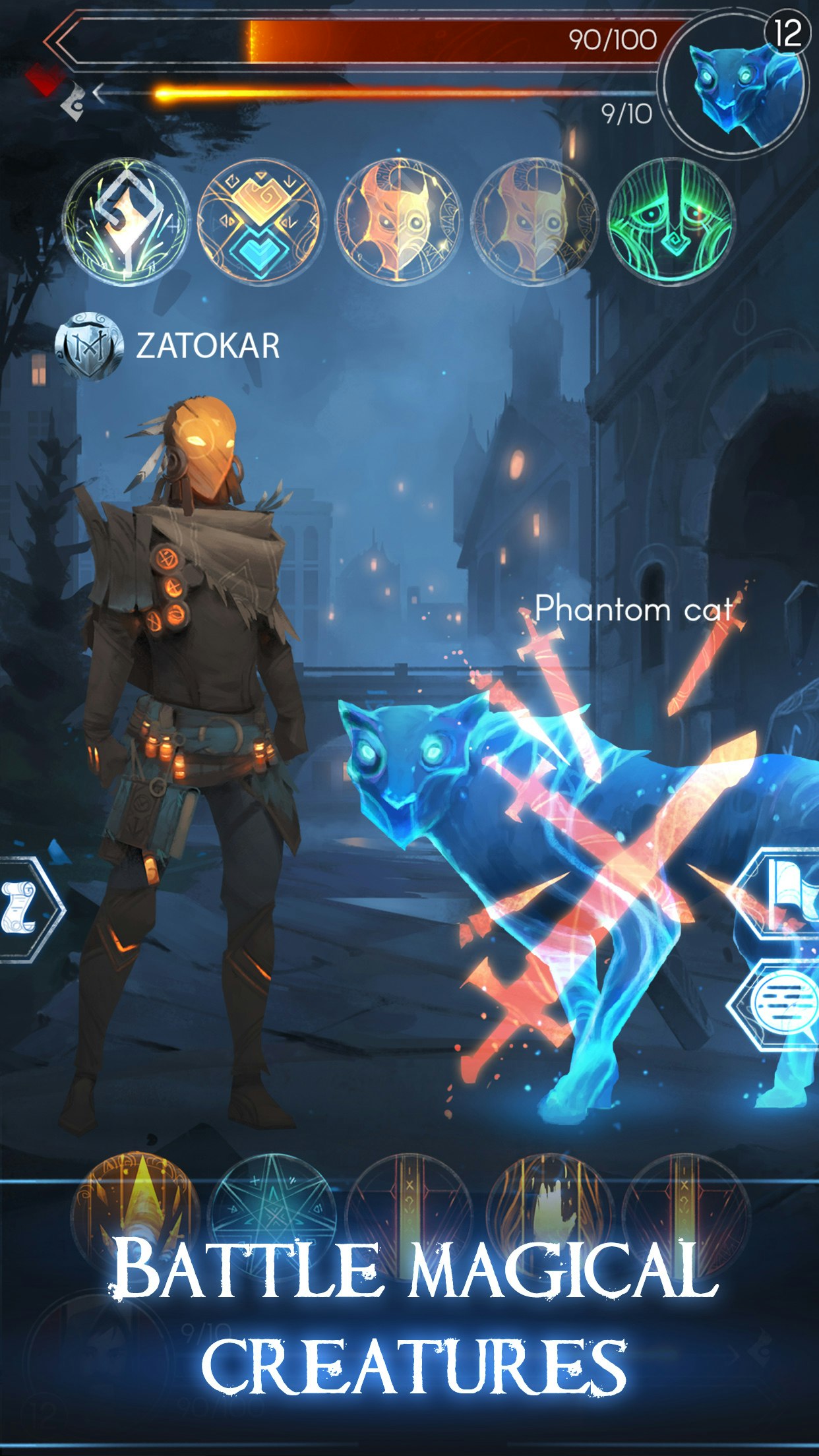The height and width of the screenshot is (1456, 819).
Task: Open the chat speech bubble button
Action: pos(781,1006)
